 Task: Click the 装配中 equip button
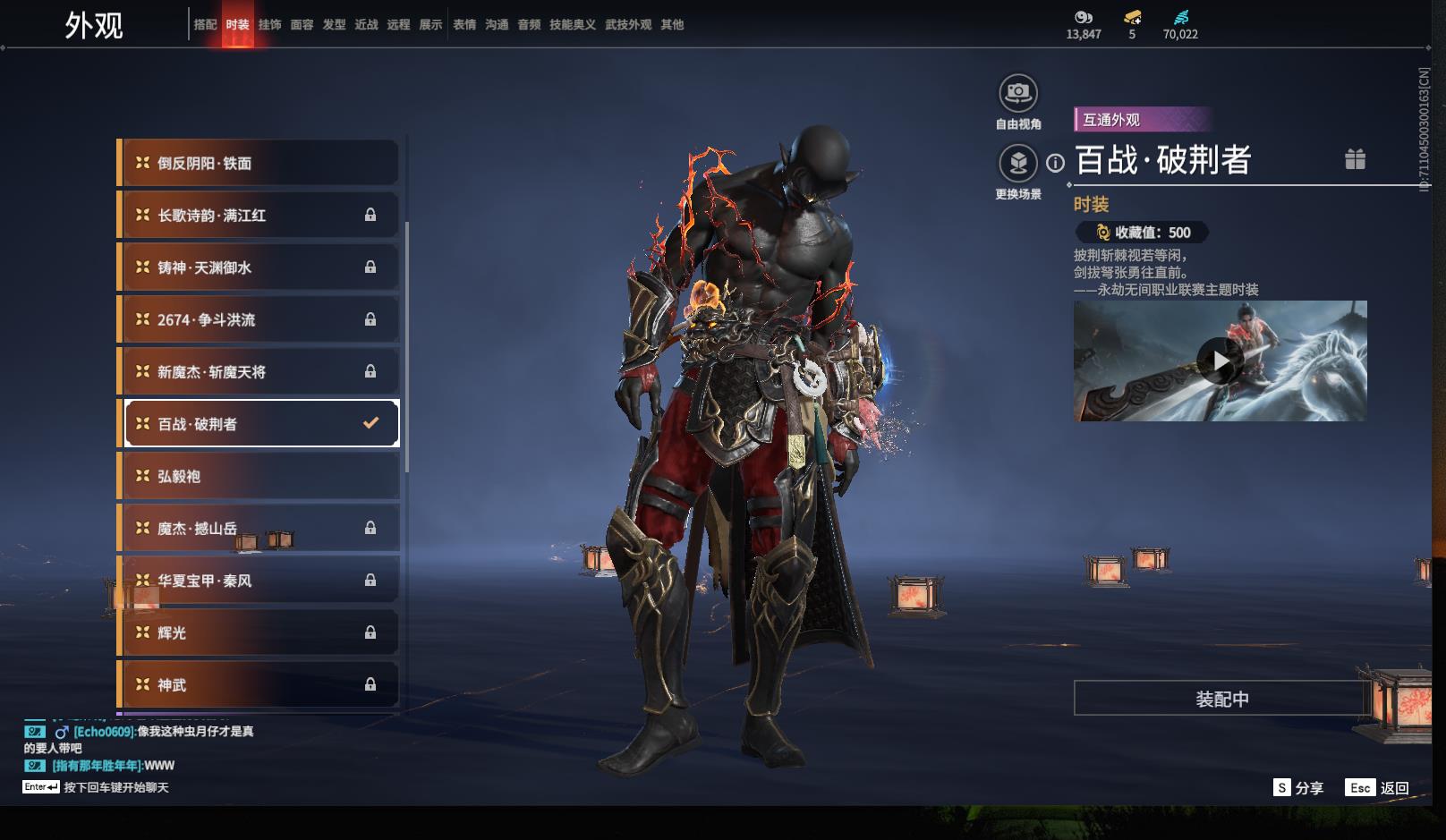point(1221,699)
